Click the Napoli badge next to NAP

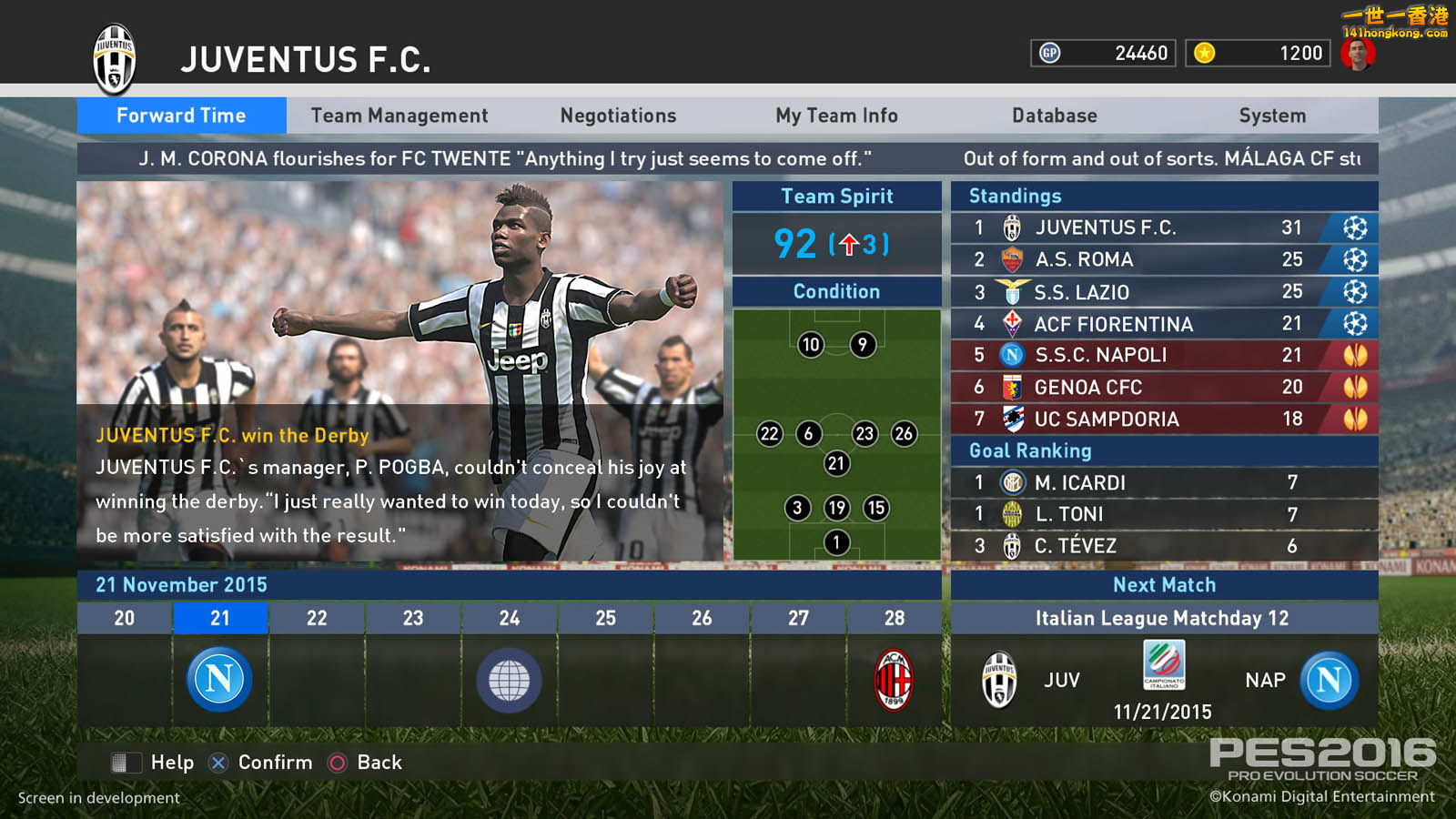click(1328, 680)
